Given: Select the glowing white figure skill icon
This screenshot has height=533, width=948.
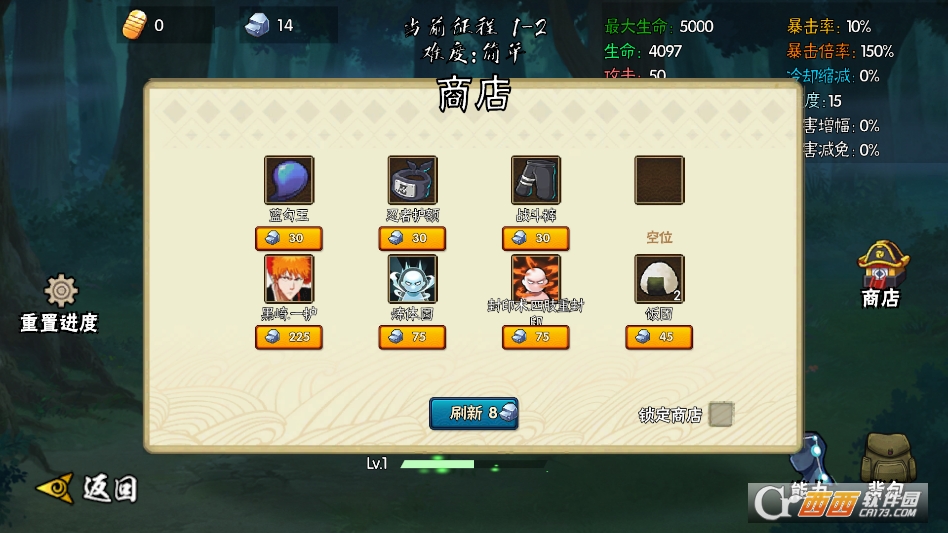Looking at the screenshot, I should click(413, 279).
